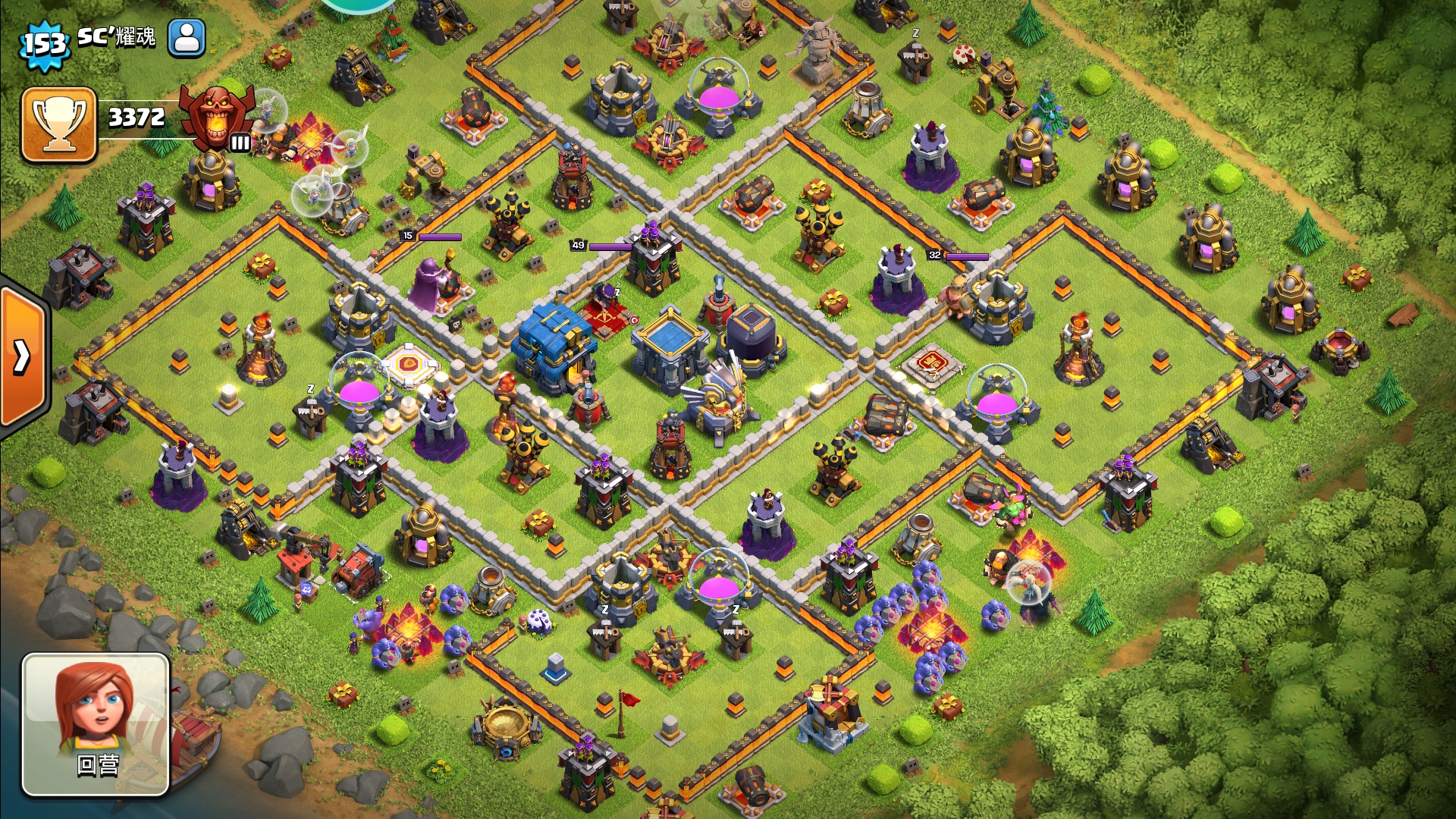
Task: Select the red skull league badge
Action: pos(217,118)
